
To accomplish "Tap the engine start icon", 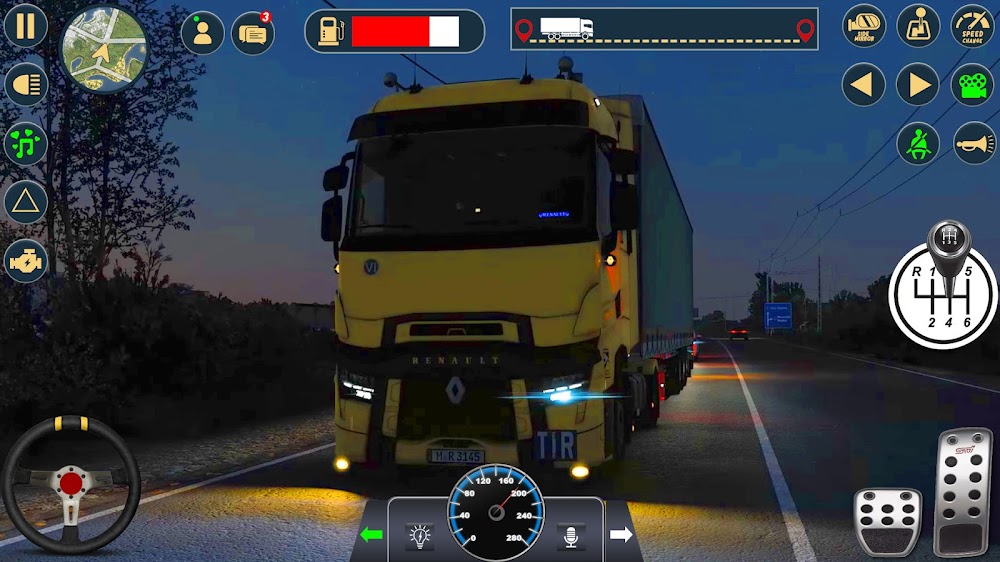I will [26, 261].
